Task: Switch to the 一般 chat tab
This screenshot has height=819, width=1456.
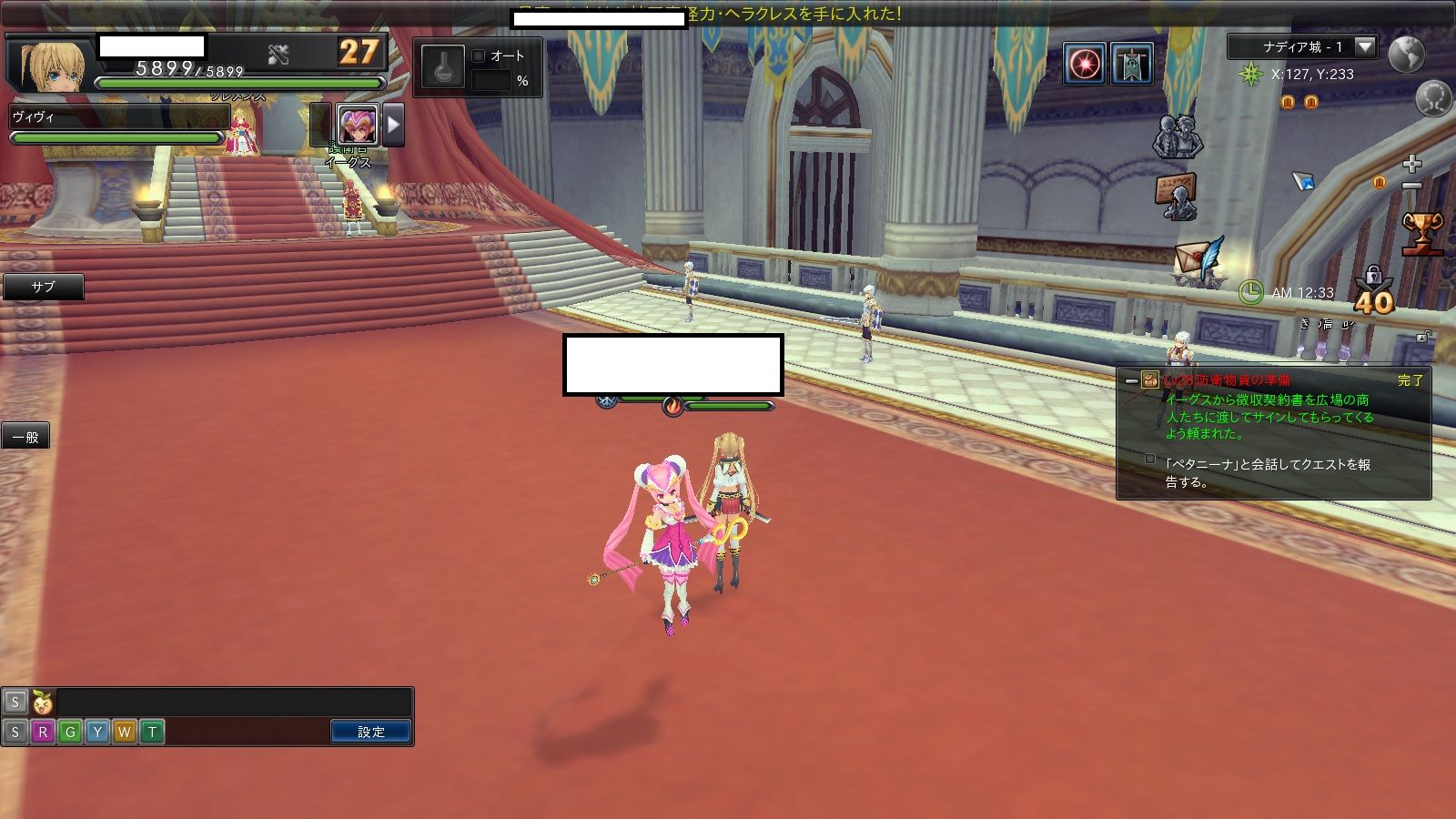Action: [x=25, y=437]
